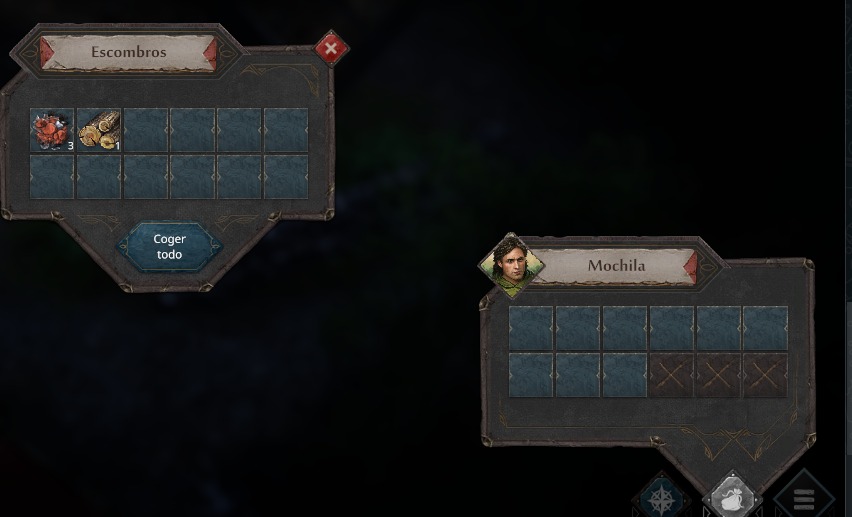
Task: Close the Escombros loot window
Action: (x=331, y=48)
